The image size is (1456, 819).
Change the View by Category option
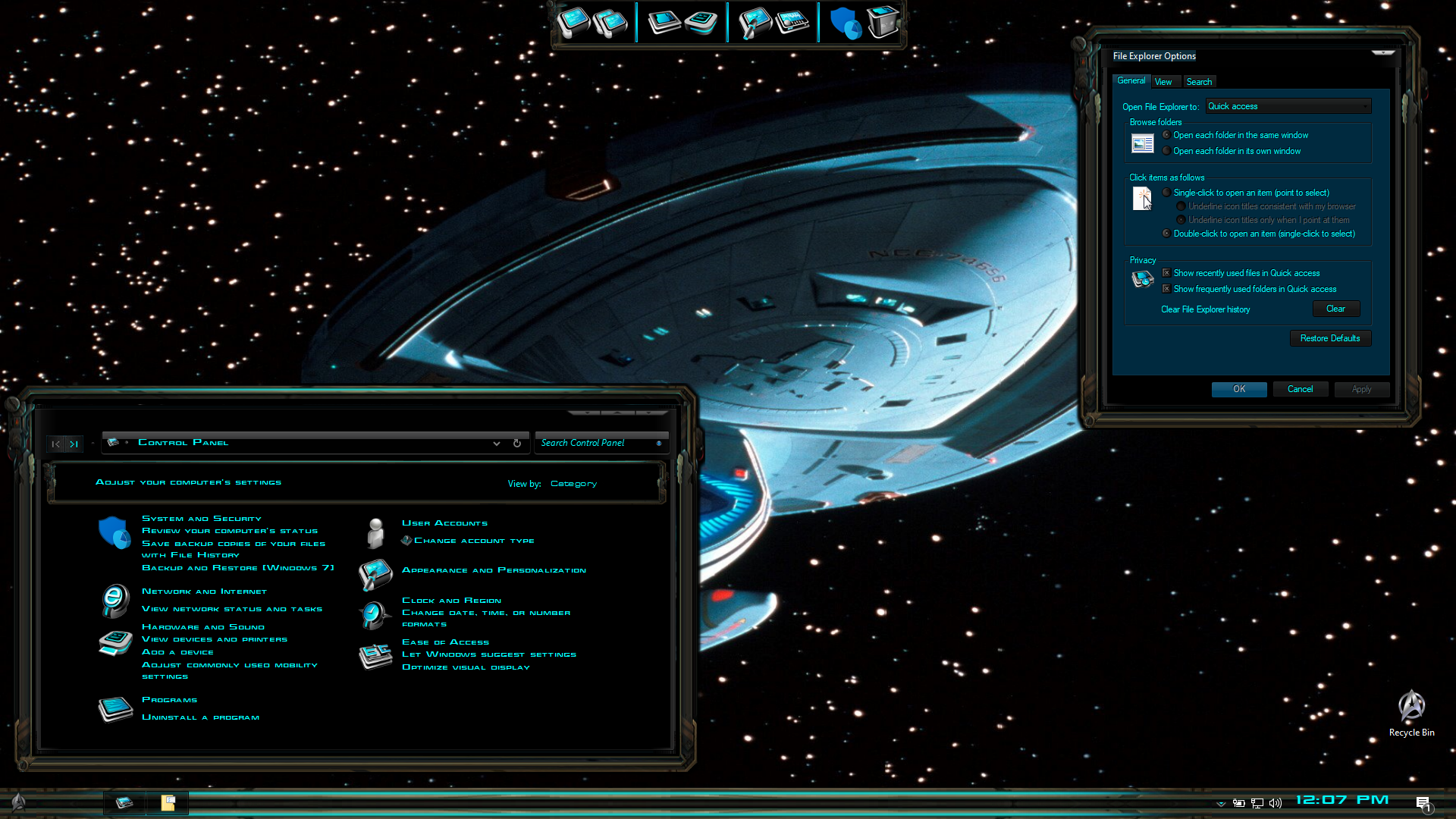[573, 484]
